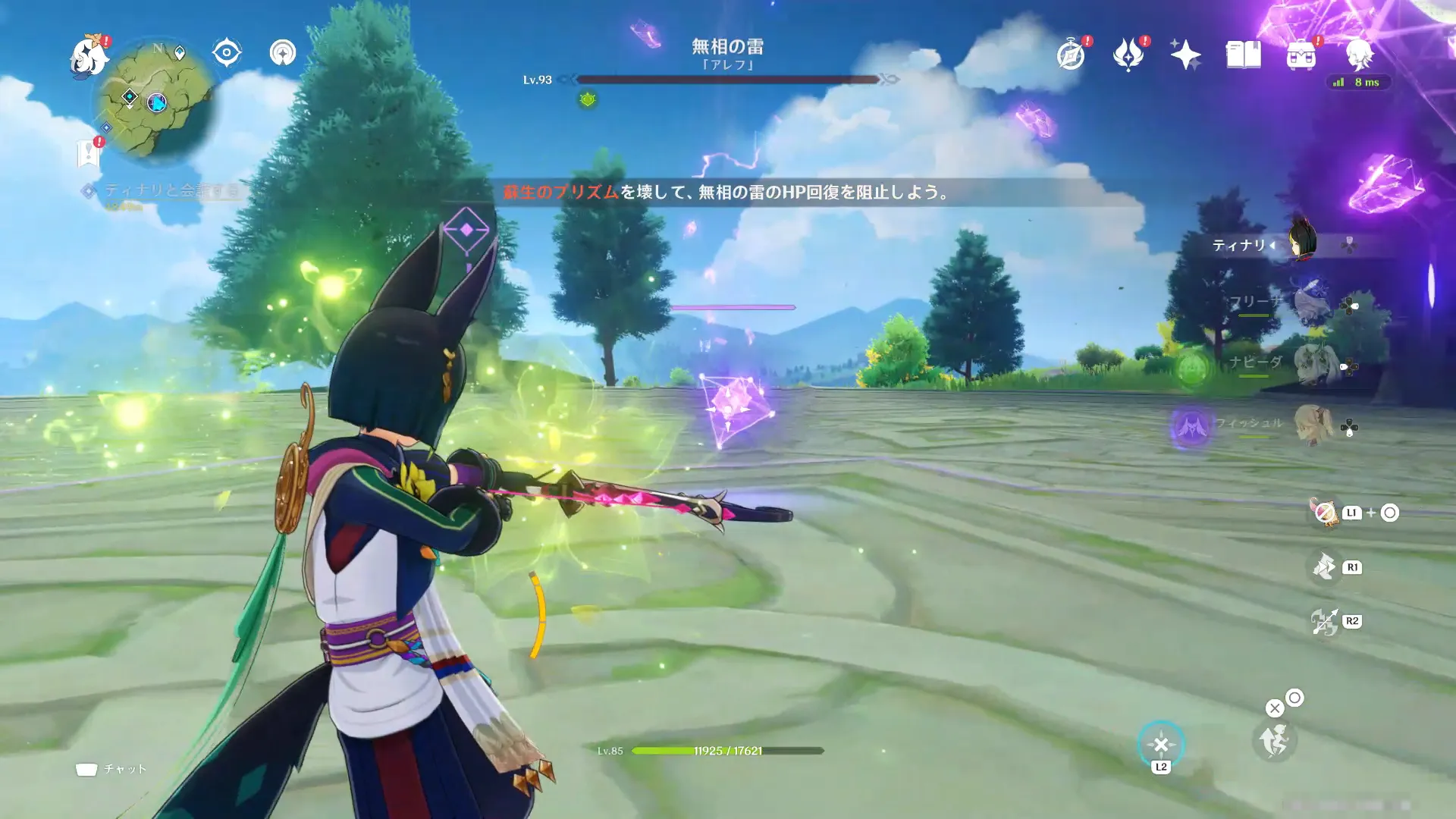Open the battle pass winged icon
The height and width of the screenshot is (819, 1456).
pyautogui.click(x=1128, y=55)
